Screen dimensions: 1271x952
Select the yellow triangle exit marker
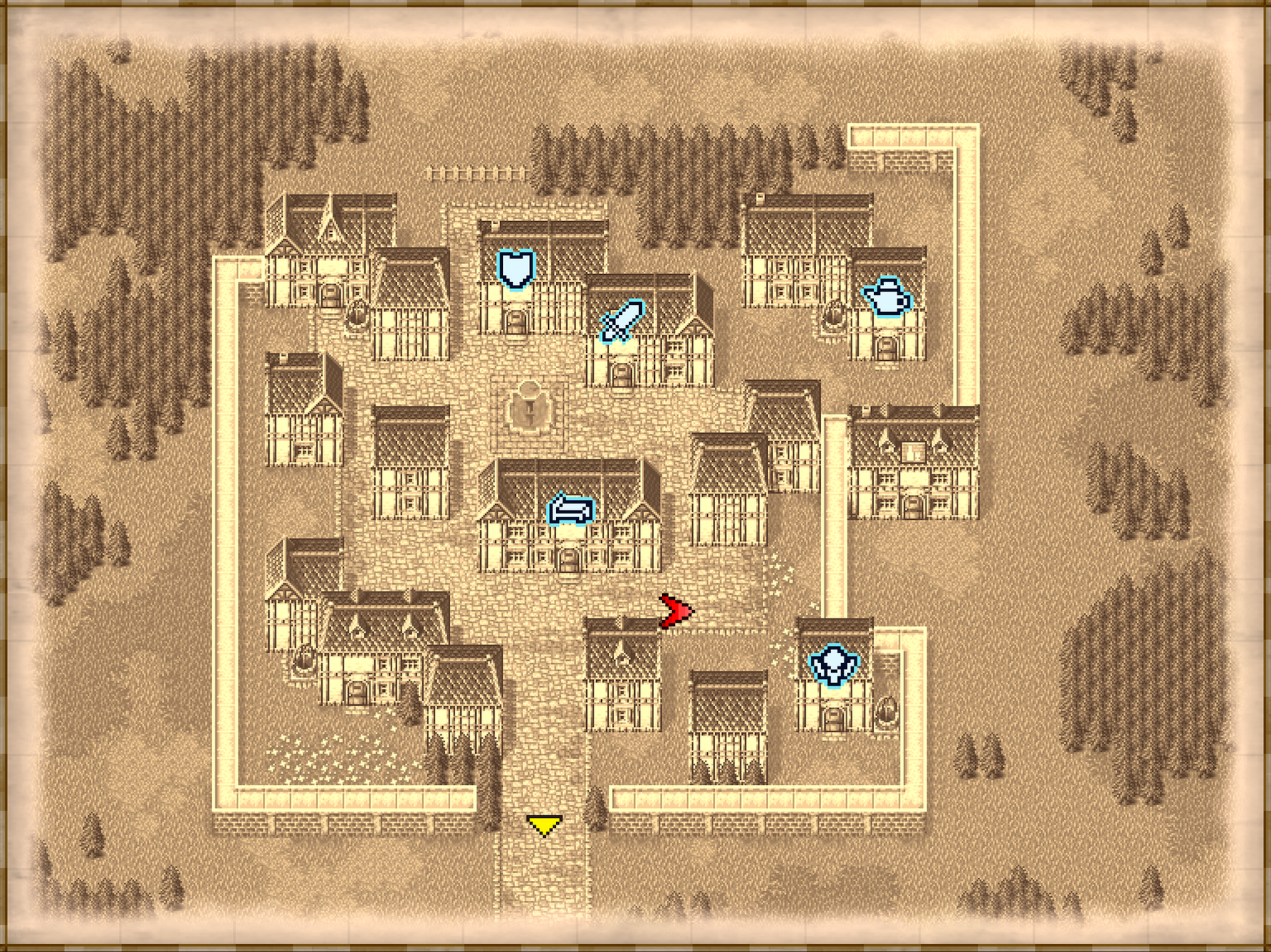pyautogui.click(x=544, y=827)
